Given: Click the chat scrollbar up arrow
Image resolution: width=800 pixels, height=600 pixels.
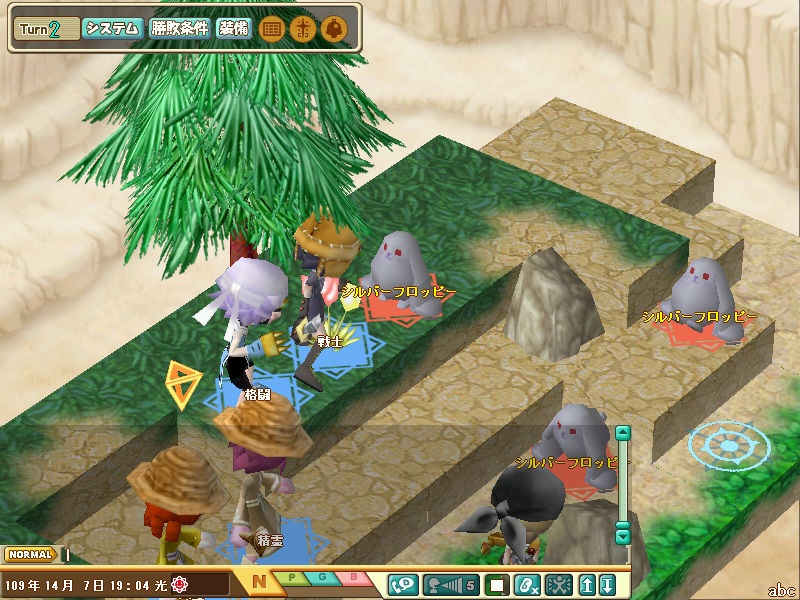Looking at the screenshot, I should pyautogui.click(x=623, y=434).
